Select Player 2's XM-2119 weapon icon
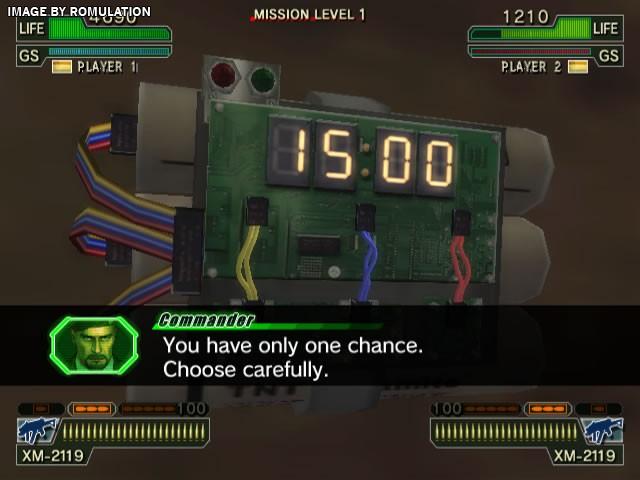 [603, 431]
